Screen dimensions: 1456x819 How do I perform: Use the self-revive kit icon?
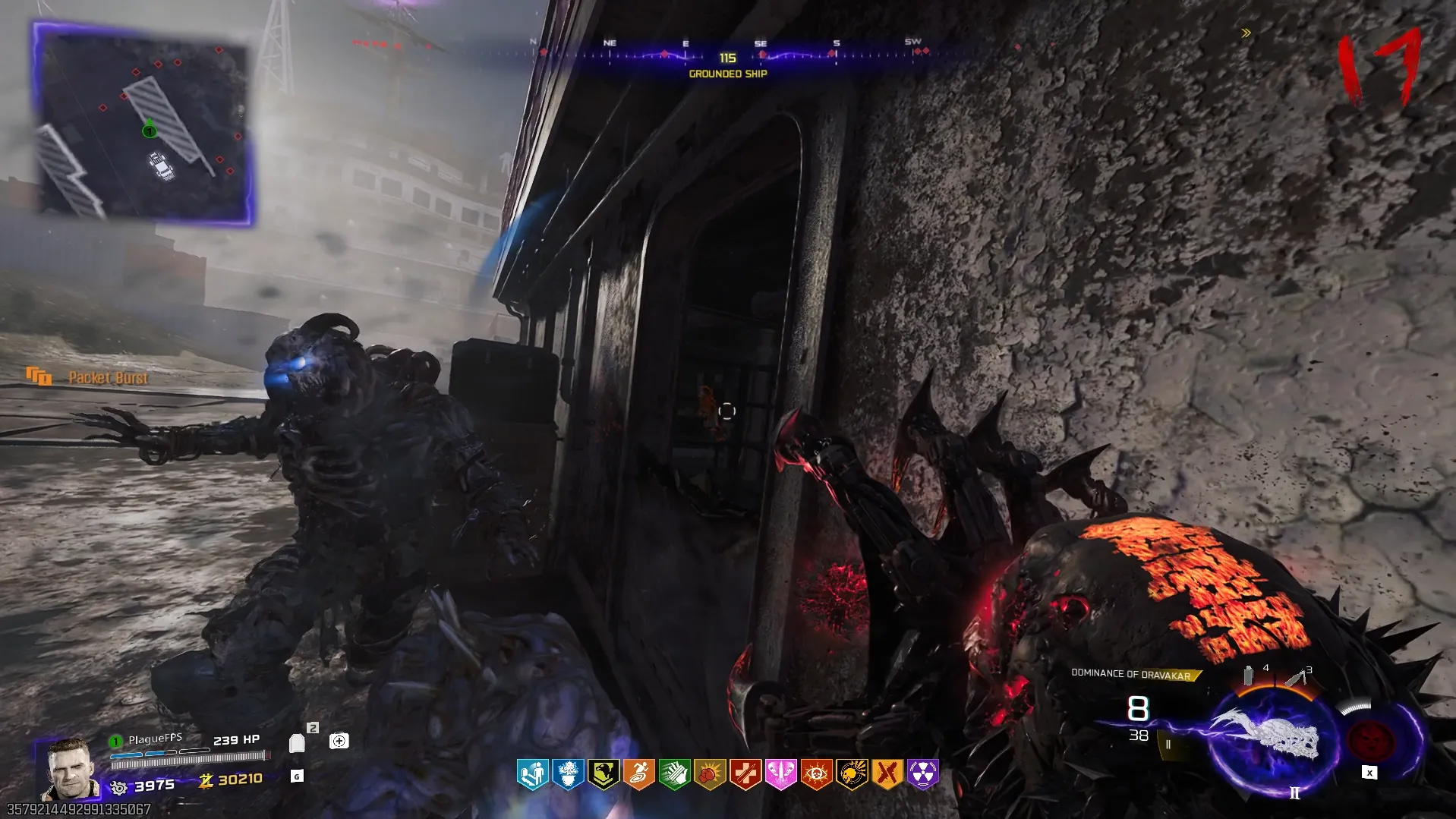(339, 741)
